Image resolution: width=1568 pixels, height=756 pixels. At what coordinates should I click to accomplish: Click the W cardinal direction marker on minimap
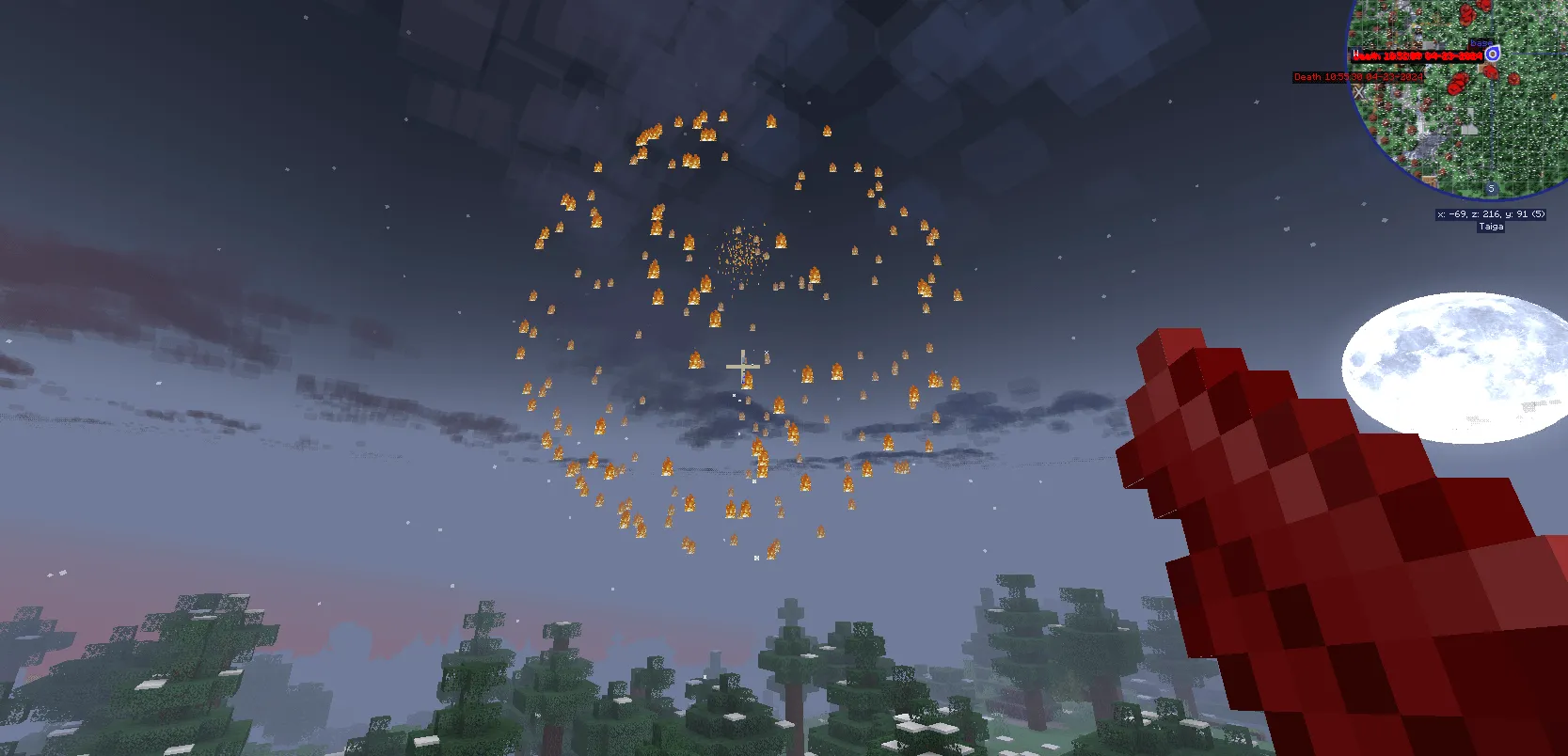pyautogui.click(x=1356, y=54)
